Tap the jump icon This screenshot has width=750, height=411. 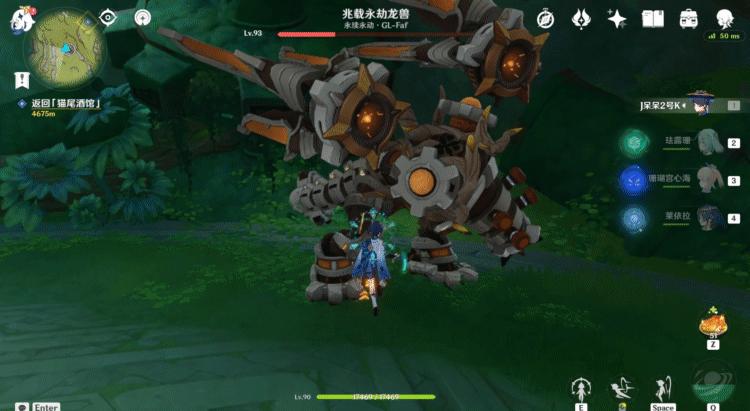(x=662, y=388)
